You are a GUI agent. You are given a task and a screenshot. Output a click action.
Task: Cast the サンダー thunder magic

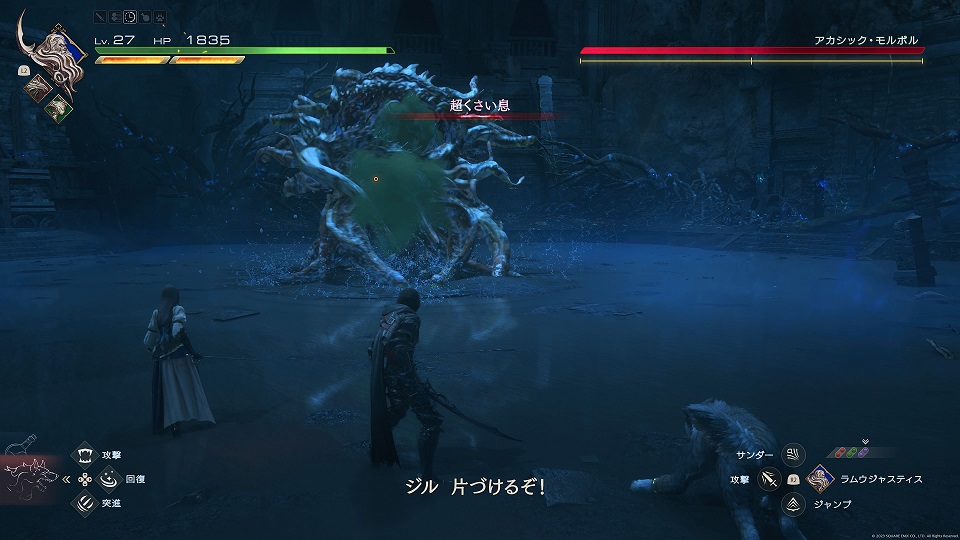click(x=794, y=456)
